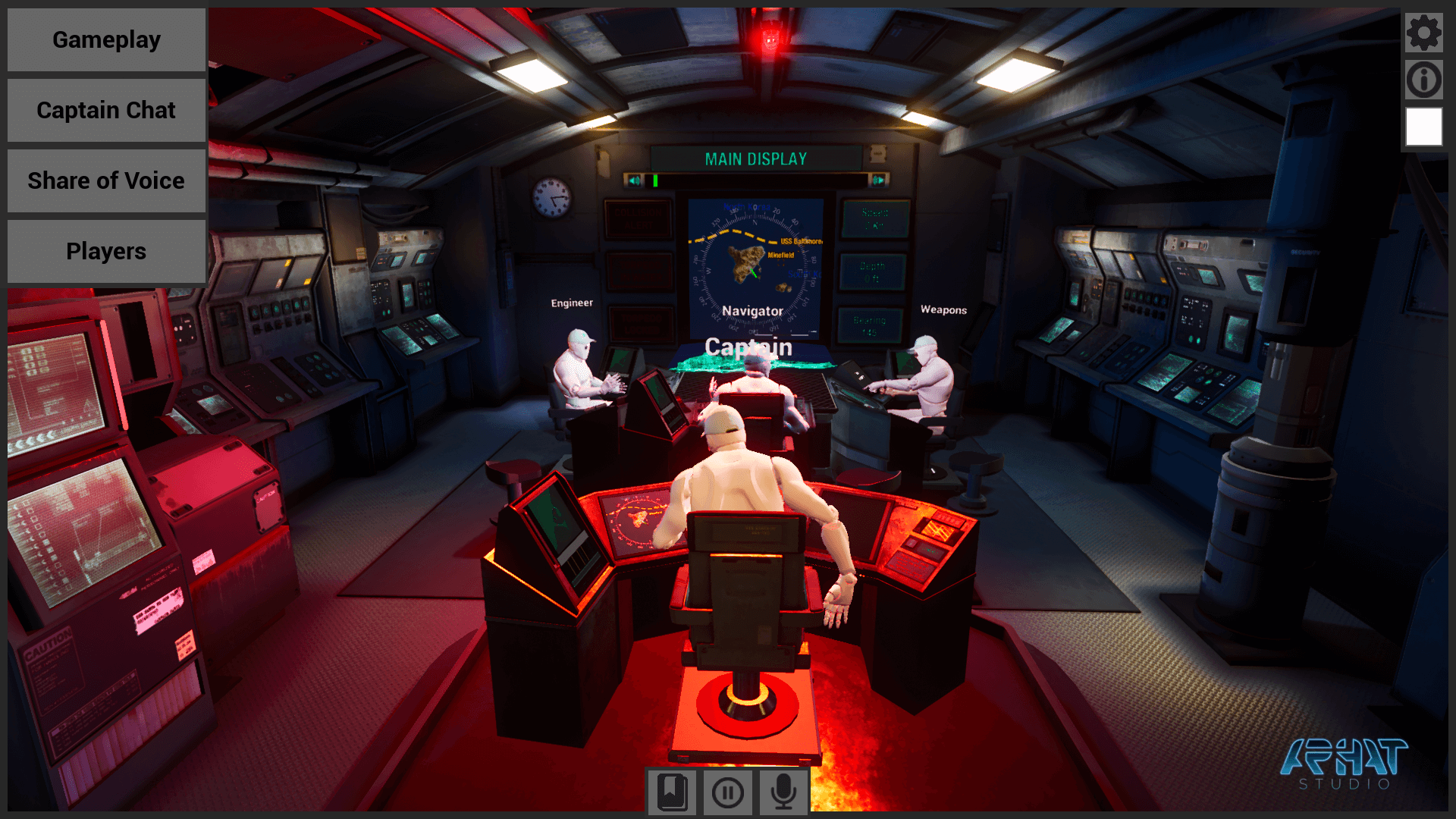Switch to the Gameplay tab
The height and width of the screenshot is (819, 1456).
[x=105, y=39]
